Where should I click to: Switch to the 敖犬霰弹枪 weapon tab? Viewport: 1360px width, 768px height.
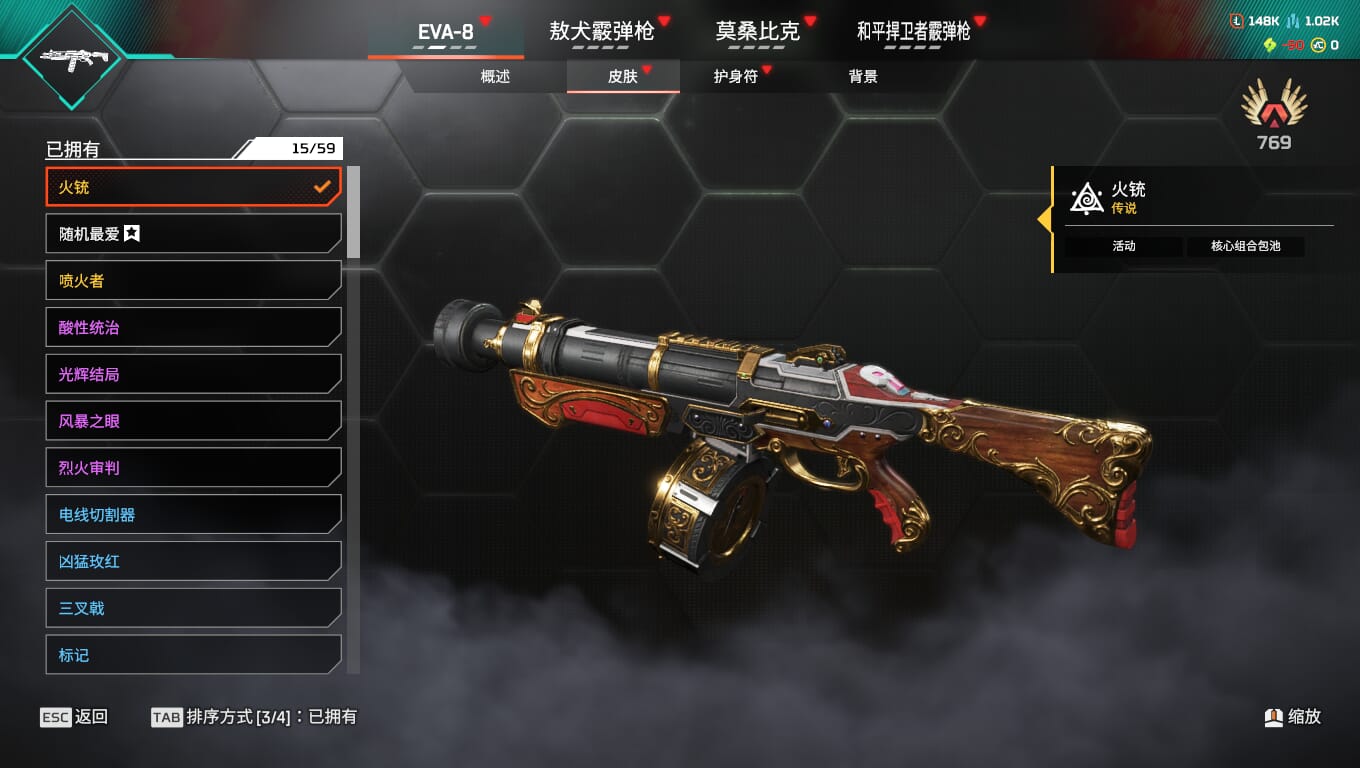[x=601, y=31]
